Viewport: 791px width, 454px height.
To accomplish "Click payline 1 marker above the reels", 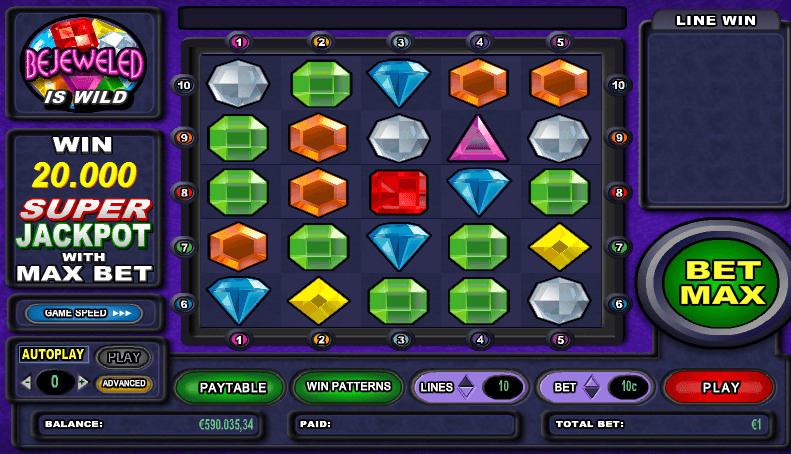I will (240, 42).
